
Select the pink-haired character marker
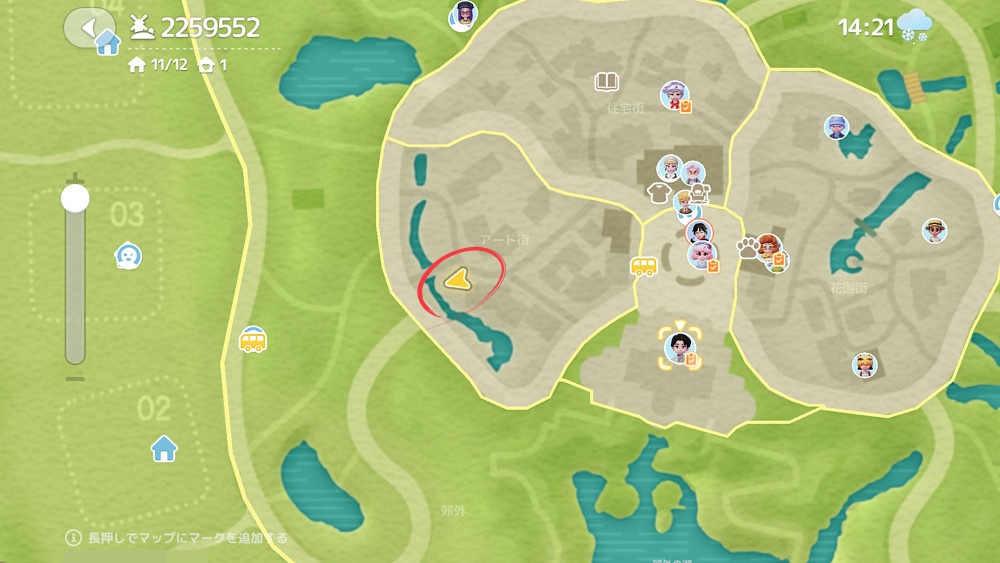(700, 255)
